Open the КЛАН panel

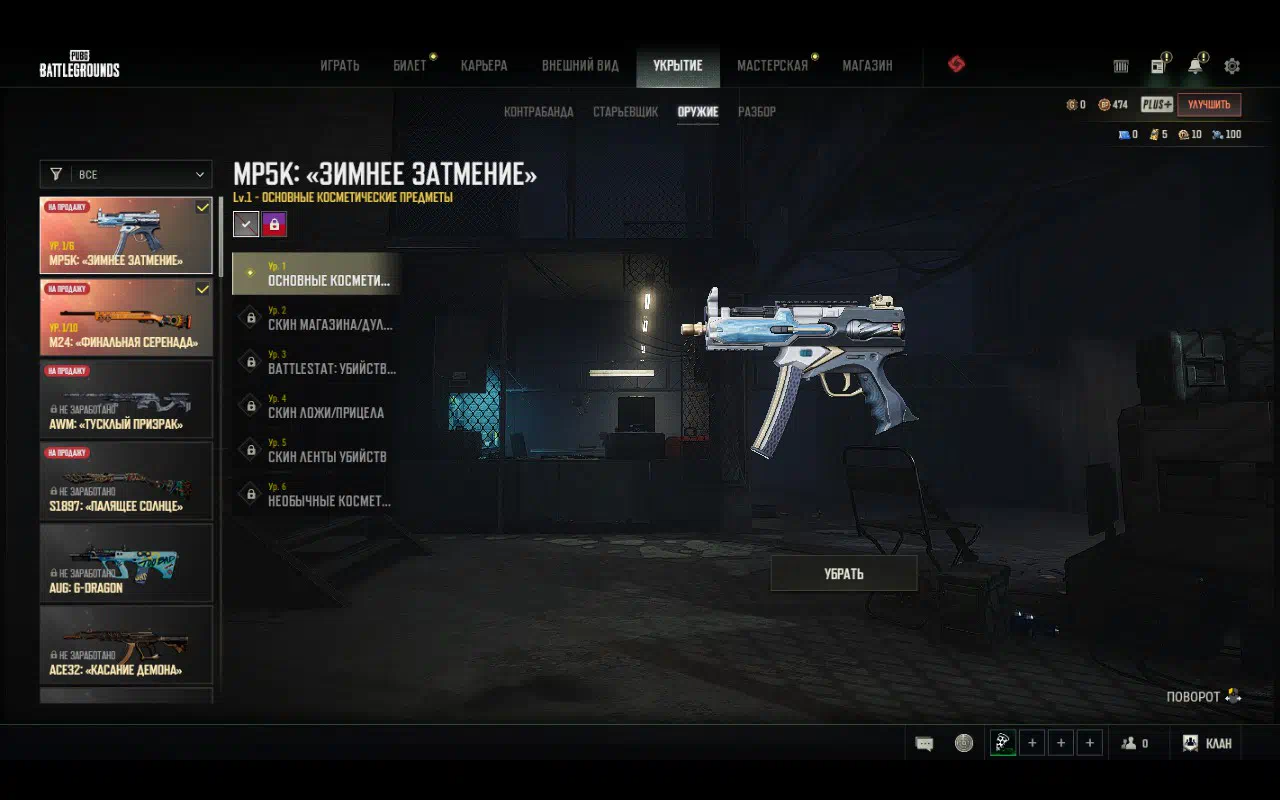[x=1206, y=743]
